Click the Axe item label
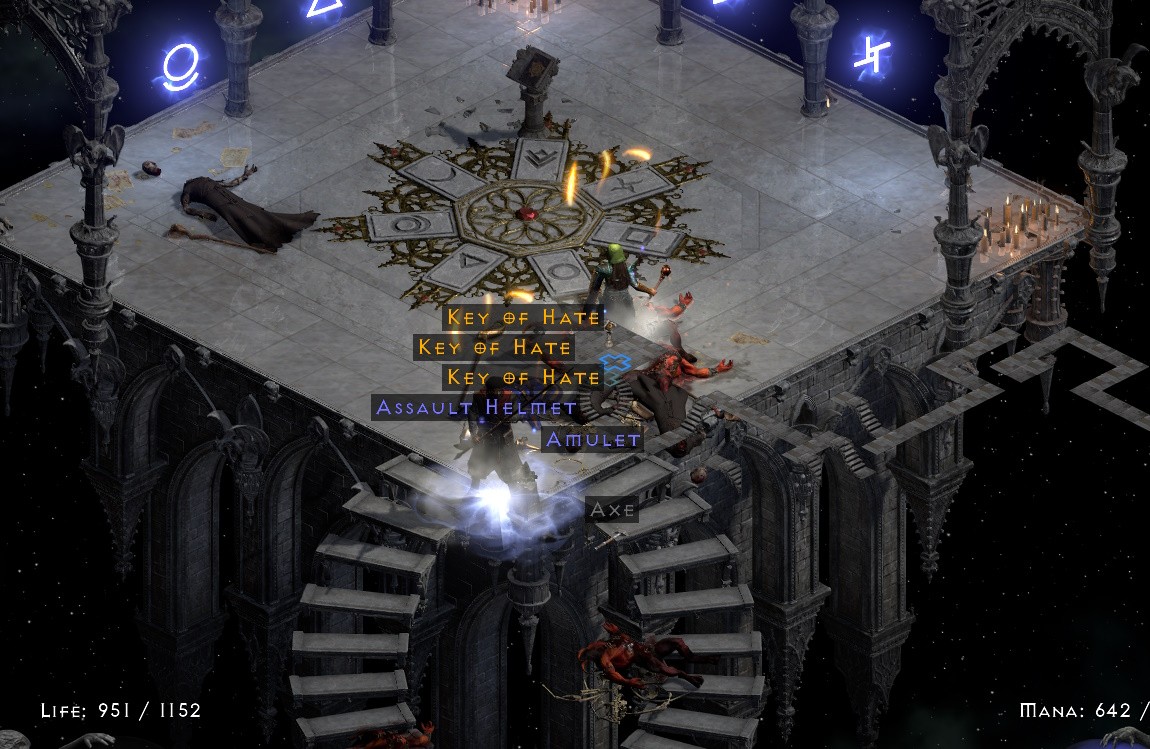The width and height of the screenshot is (1150, 749). click(612, 509)
